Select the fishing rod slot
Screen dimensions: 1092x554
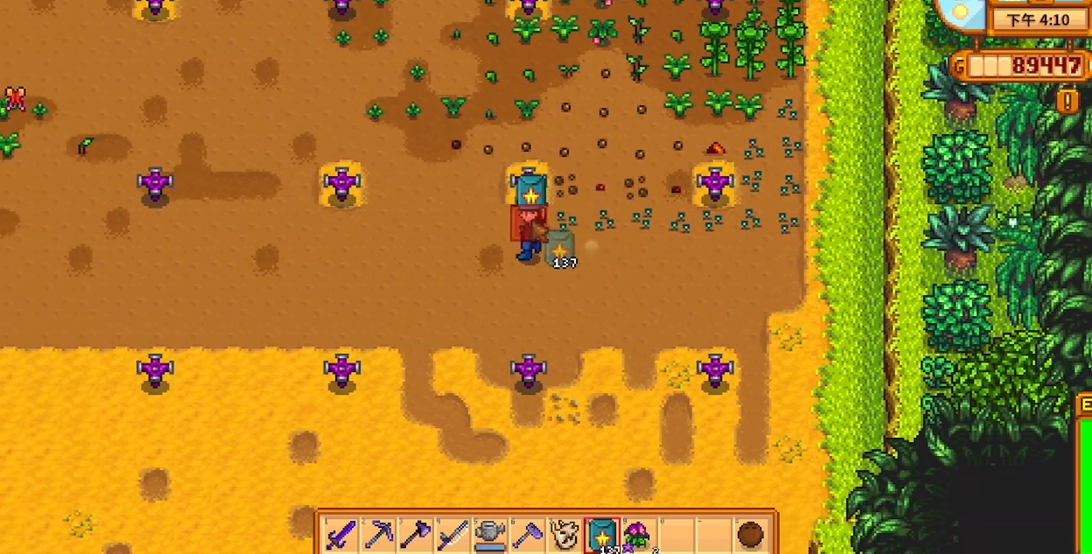[452, 535]
